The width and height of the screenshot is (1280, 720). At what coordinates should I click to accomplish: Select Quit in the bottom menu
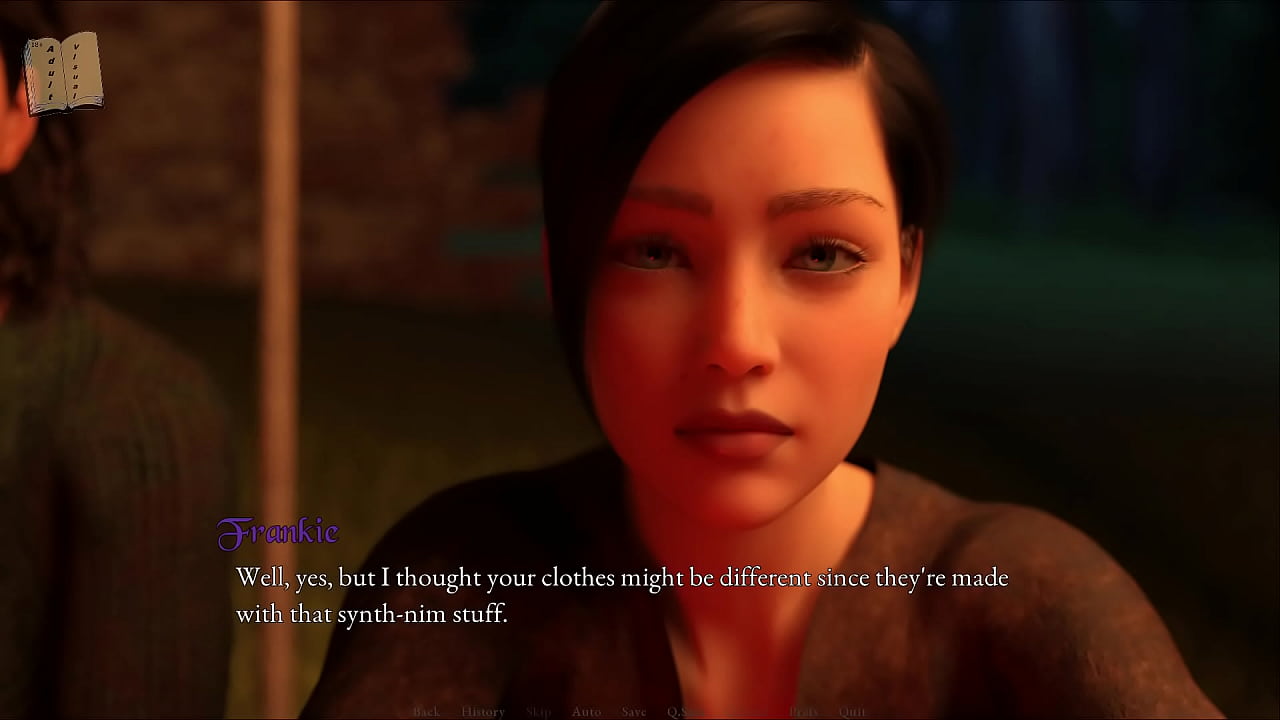(x=852, y=712)
